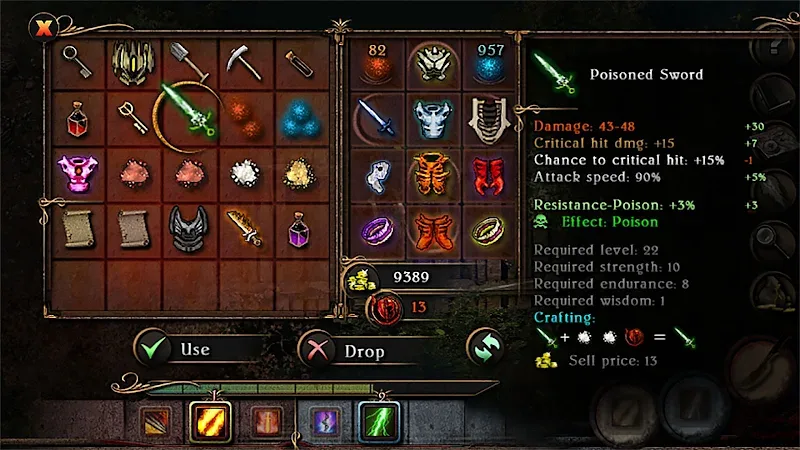The image size is (800, 450).
Task: Select the pickaxe in the inventory
Action: click(242, 61)
